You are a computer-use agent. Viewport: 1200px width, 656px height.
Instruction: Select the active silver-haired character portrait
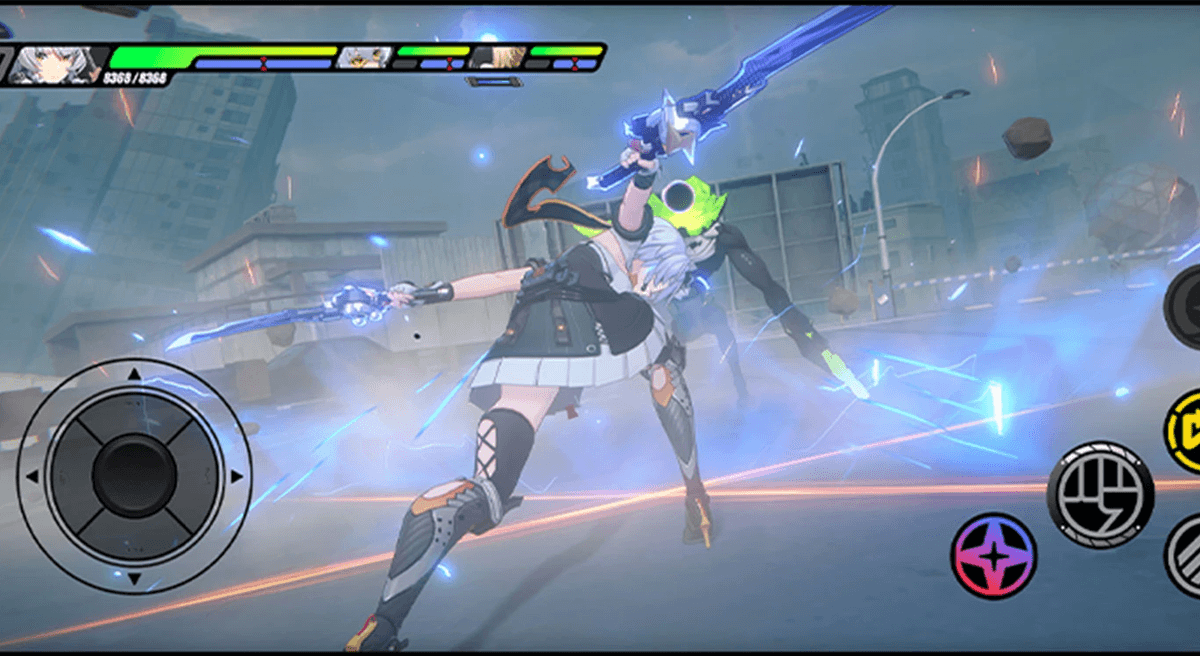tap(58, 64)
